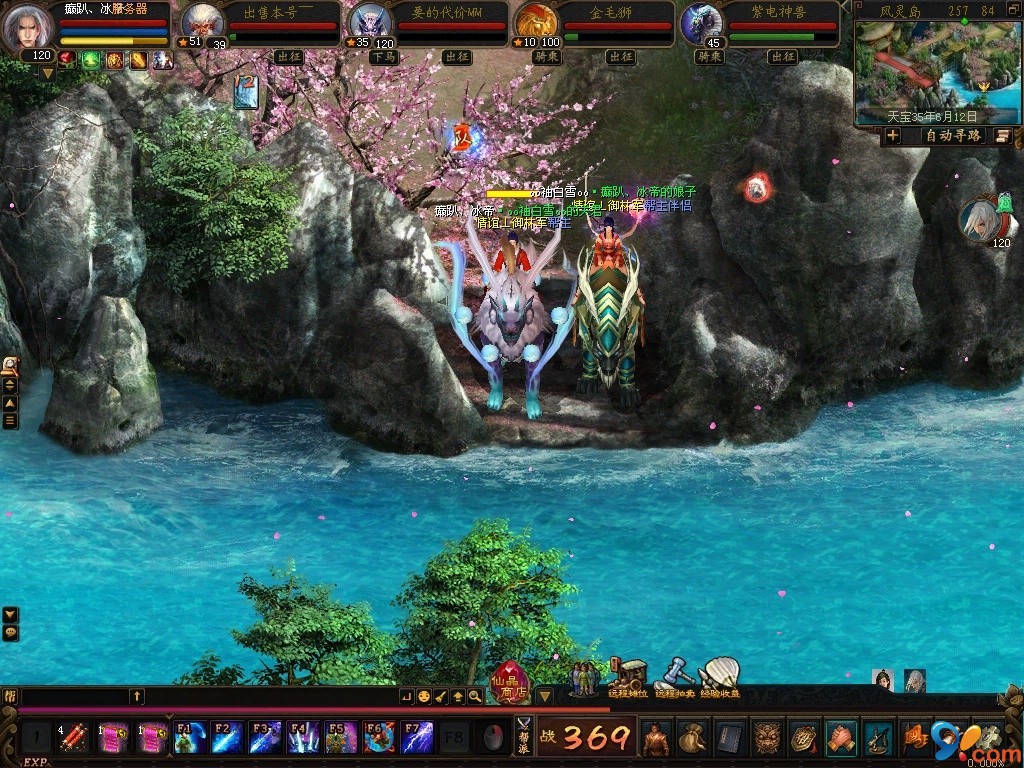The width and height of the screenshot is (1024, 768).
Task: Click the plus button below the minimap
Action: [x=893, y=136]
